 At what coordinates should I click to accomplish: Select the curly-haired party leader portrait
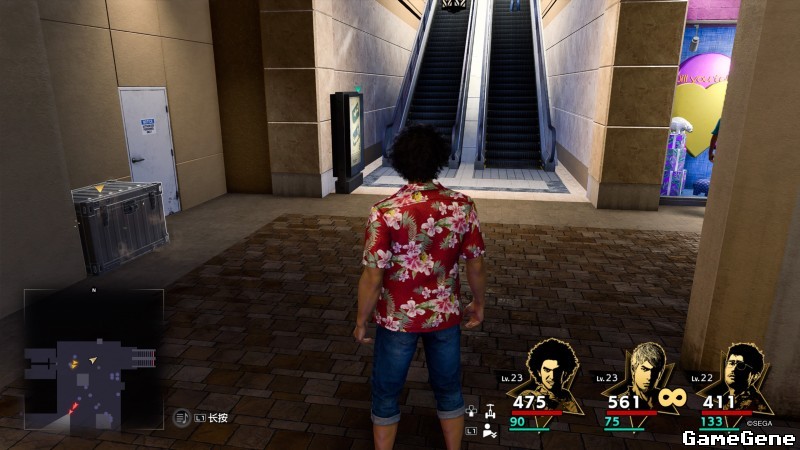[x=548, y=372]
